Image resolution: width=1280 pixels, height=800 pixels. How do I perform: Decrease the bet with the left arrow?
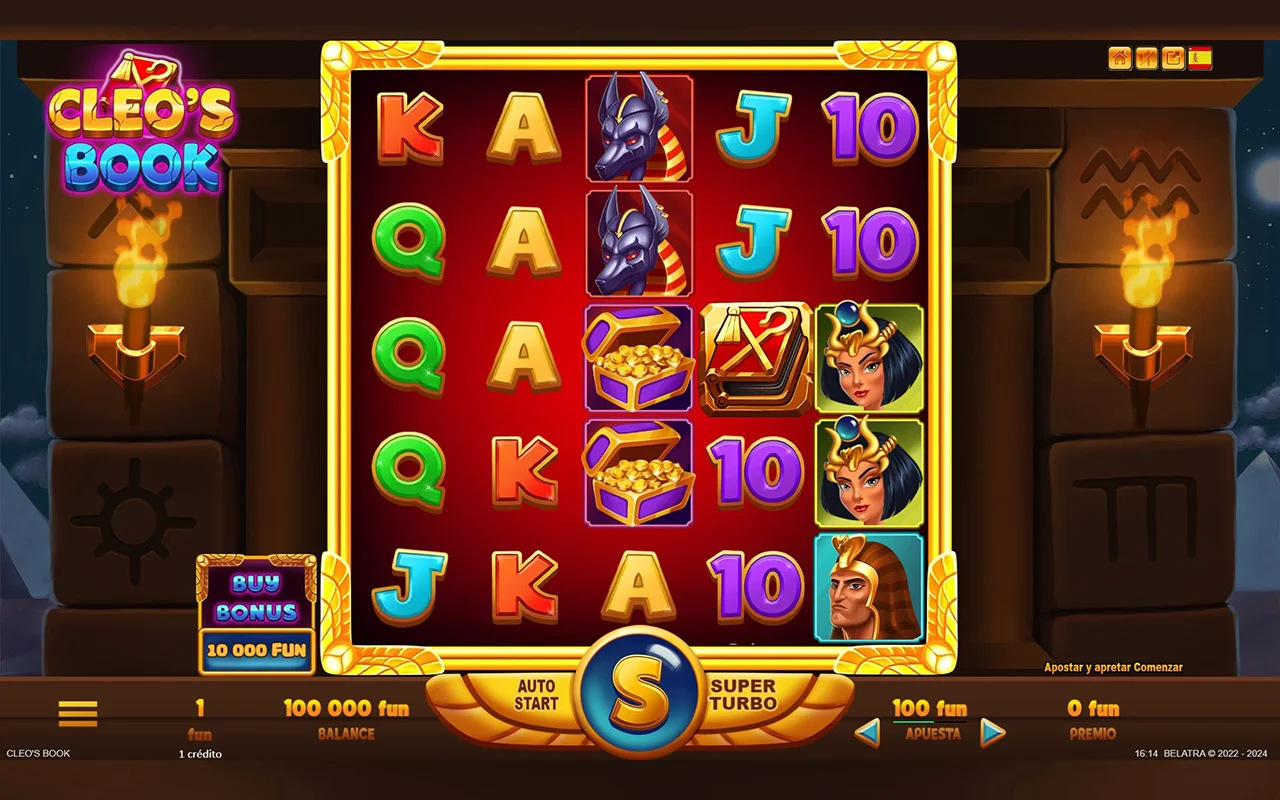tap(867, 733)
